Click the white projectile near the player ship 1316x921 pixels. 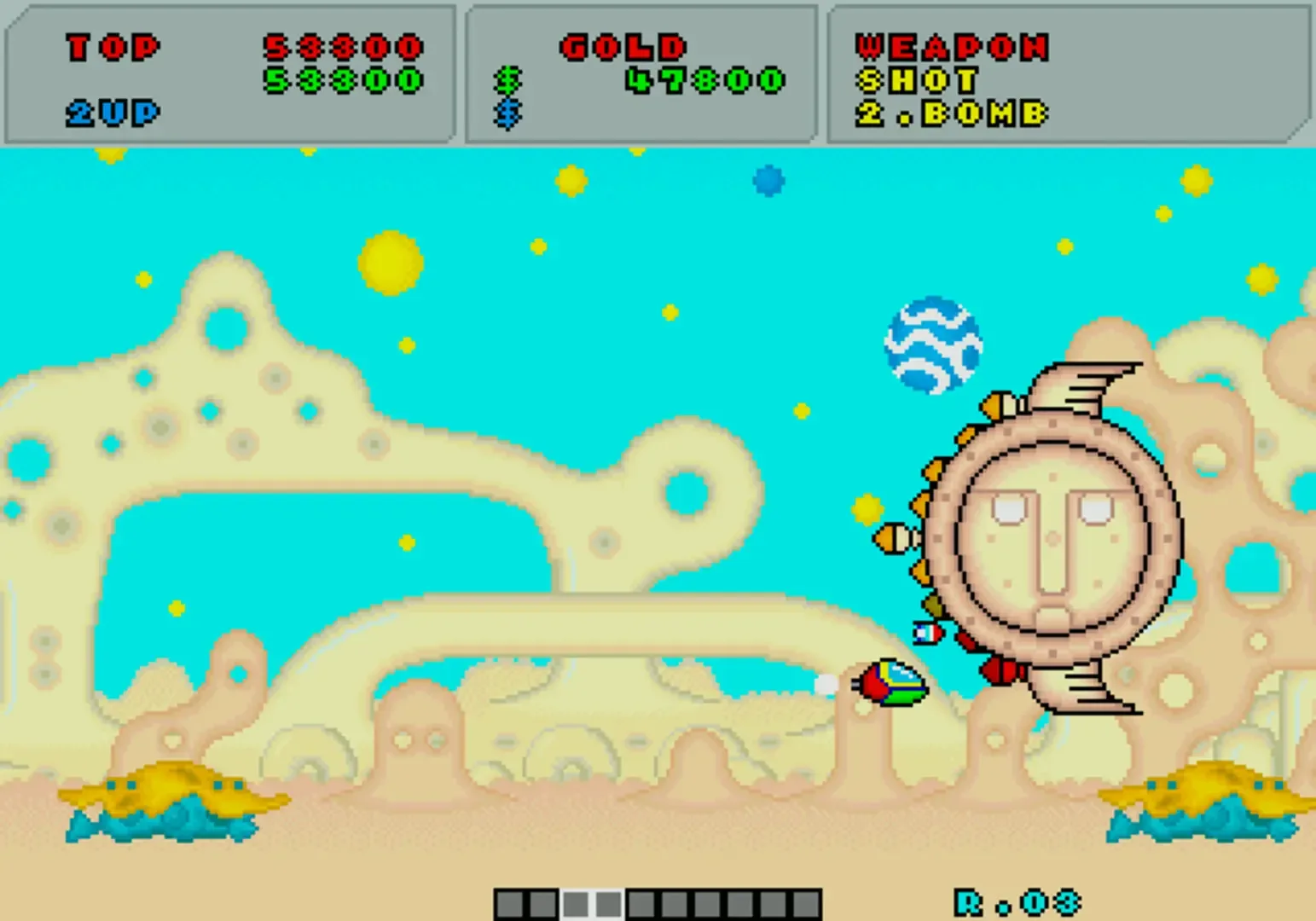click(x=826, y=682)
